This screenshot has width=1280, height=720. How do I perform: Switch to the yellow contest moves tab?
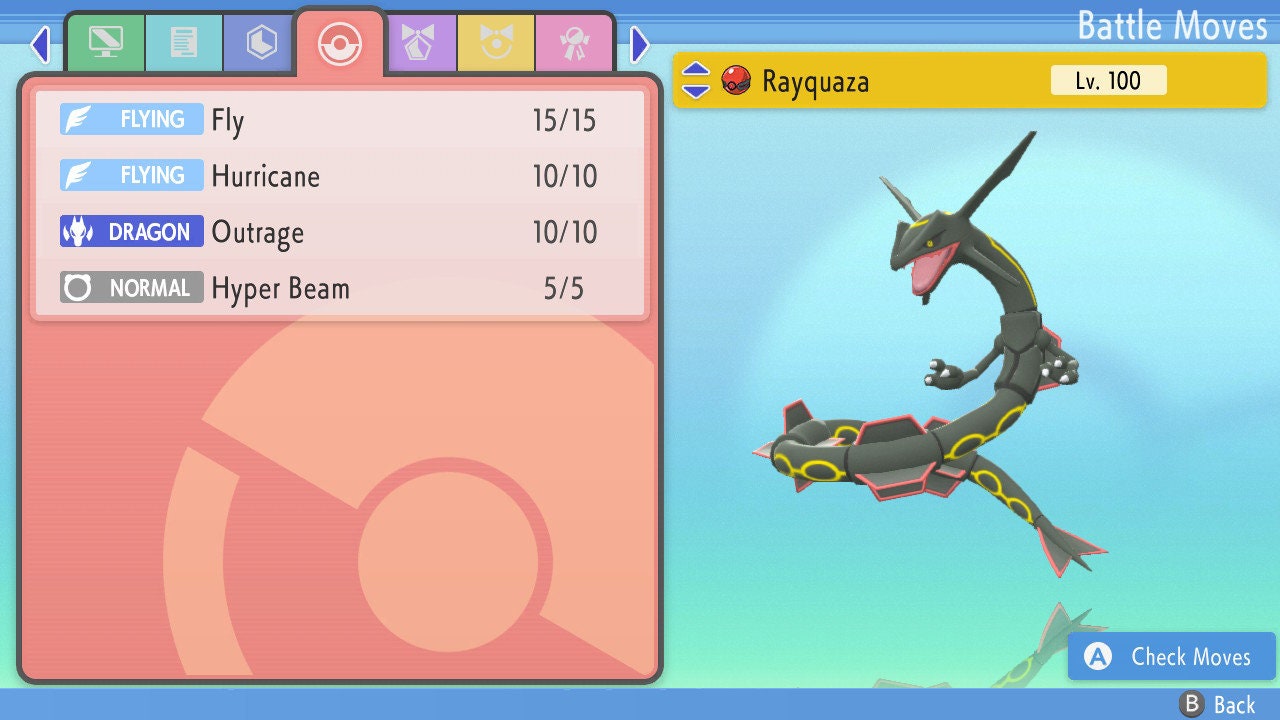point(496,43)
